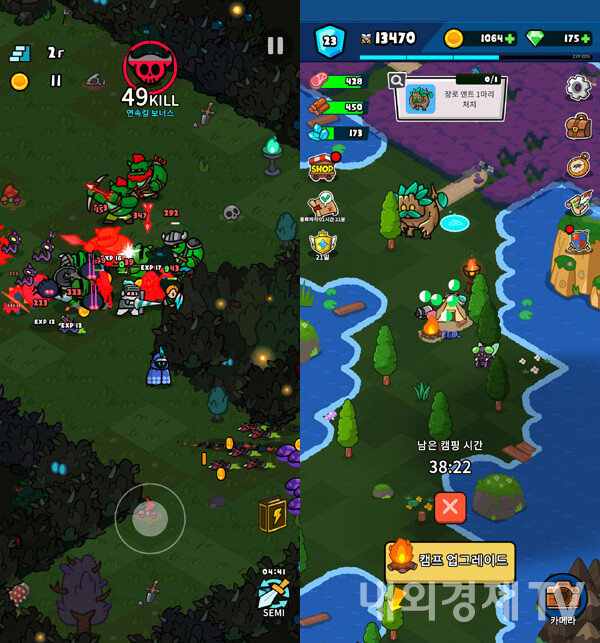The image size is (600, 643).
Task: Click the magnifier on the quest tracker
Action: tap(397, 80)
